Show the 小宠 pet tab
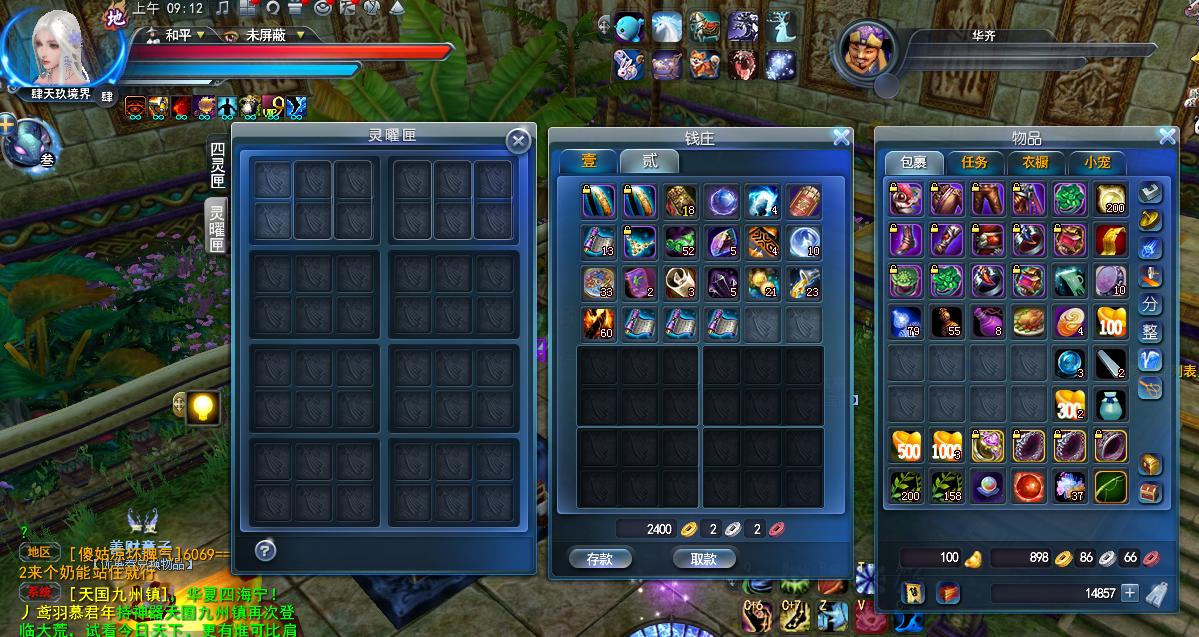1199x637 pixels. click(1097, 162)
